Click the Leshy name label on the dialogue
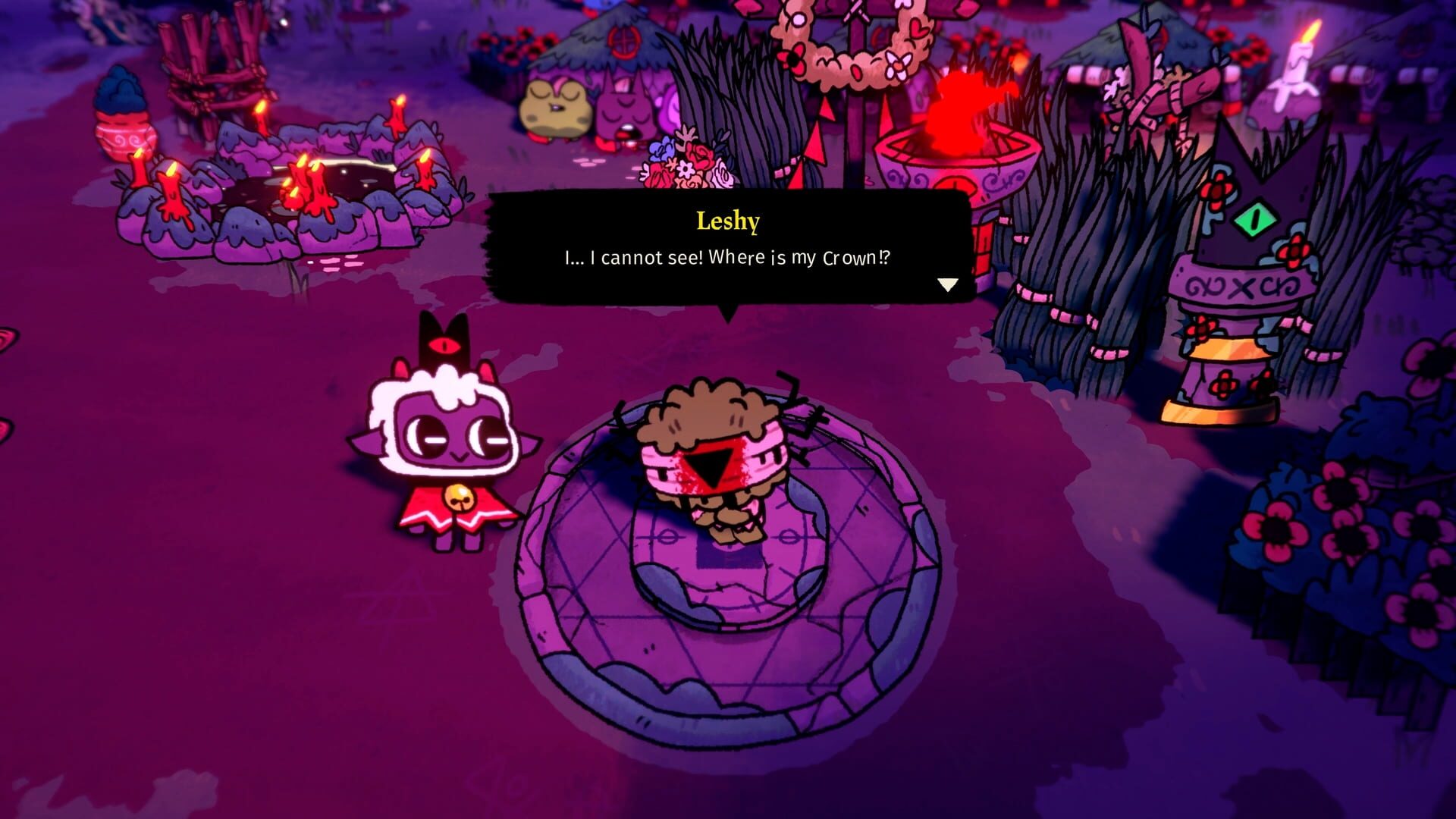 click(x=728, y=221)
